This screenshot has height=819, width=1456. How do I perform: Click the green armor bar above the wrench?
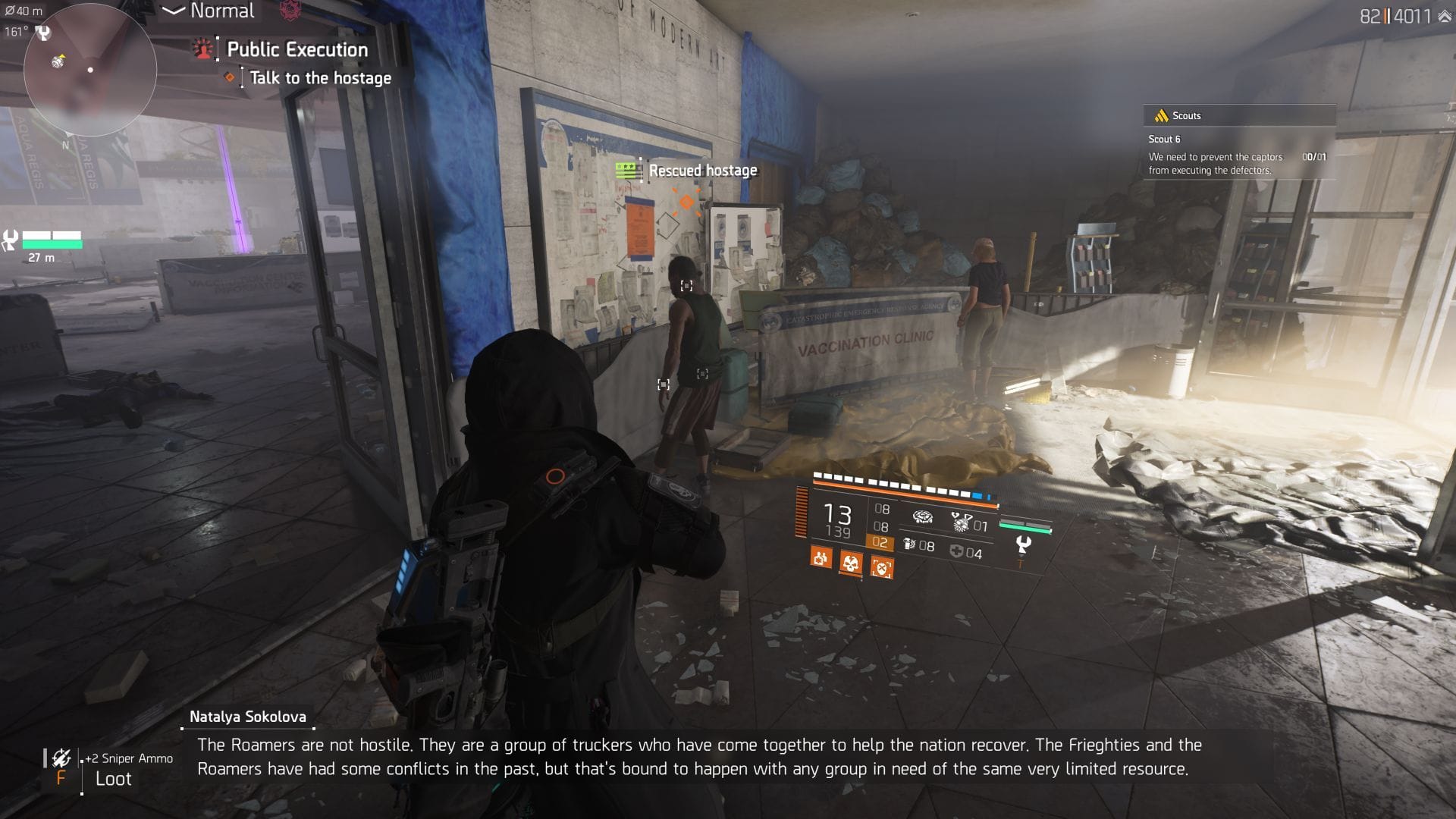1025,526
